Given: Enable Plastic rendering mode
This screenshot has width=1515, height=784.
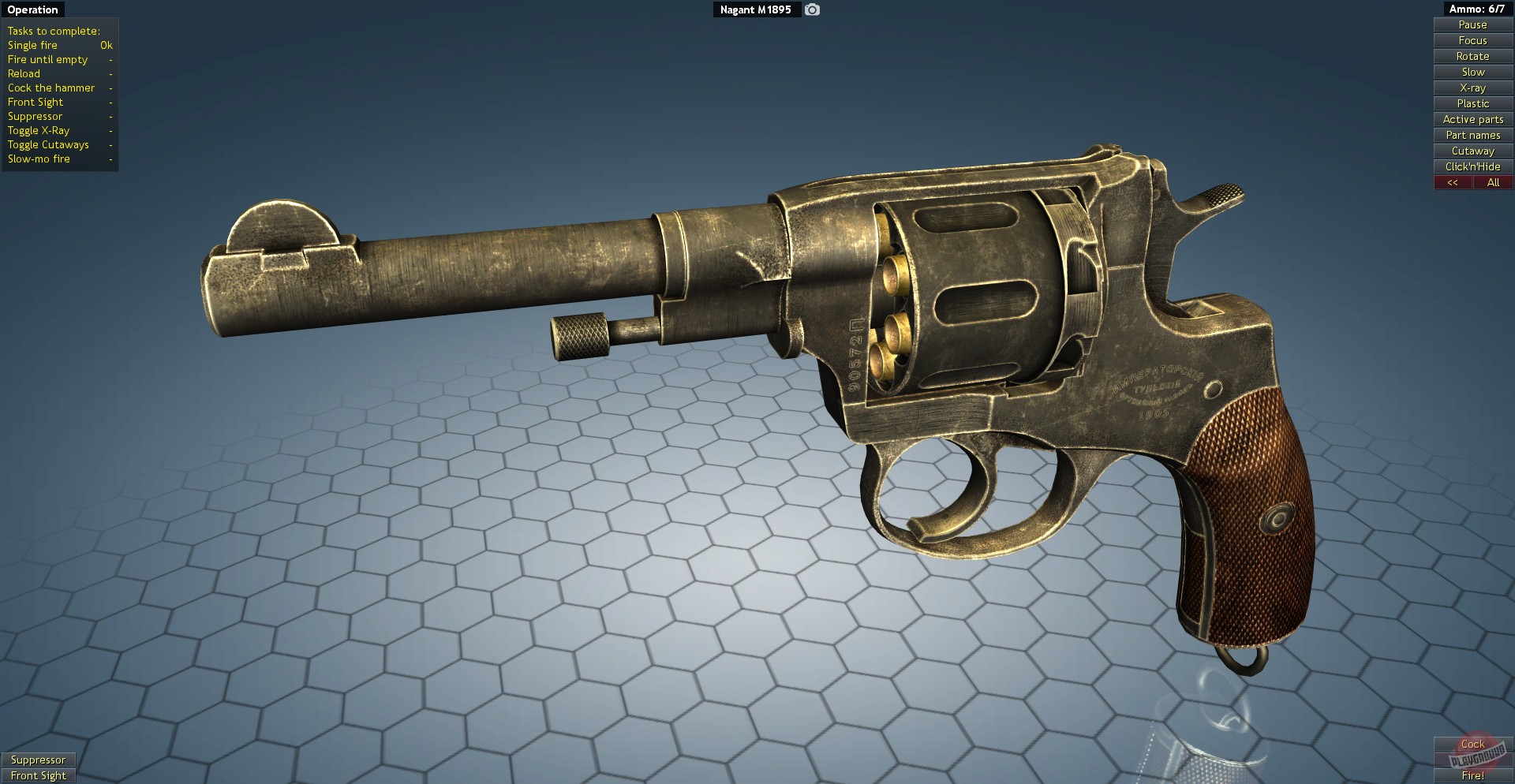Looking at the screenshot, I should coord(1472,103).
